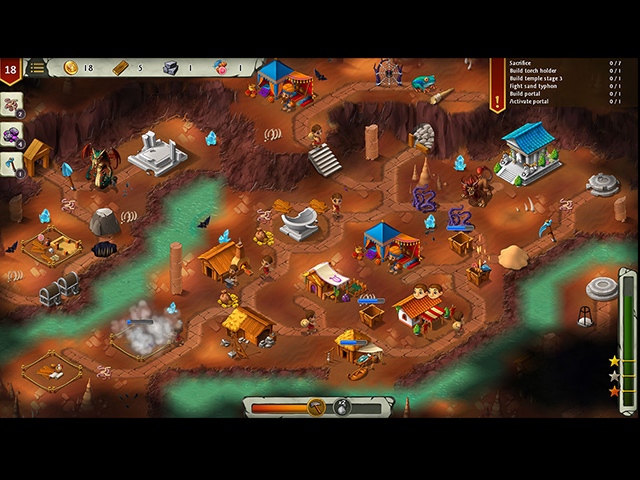Open the menu list button
640x480 pixels.
[37, 68]
